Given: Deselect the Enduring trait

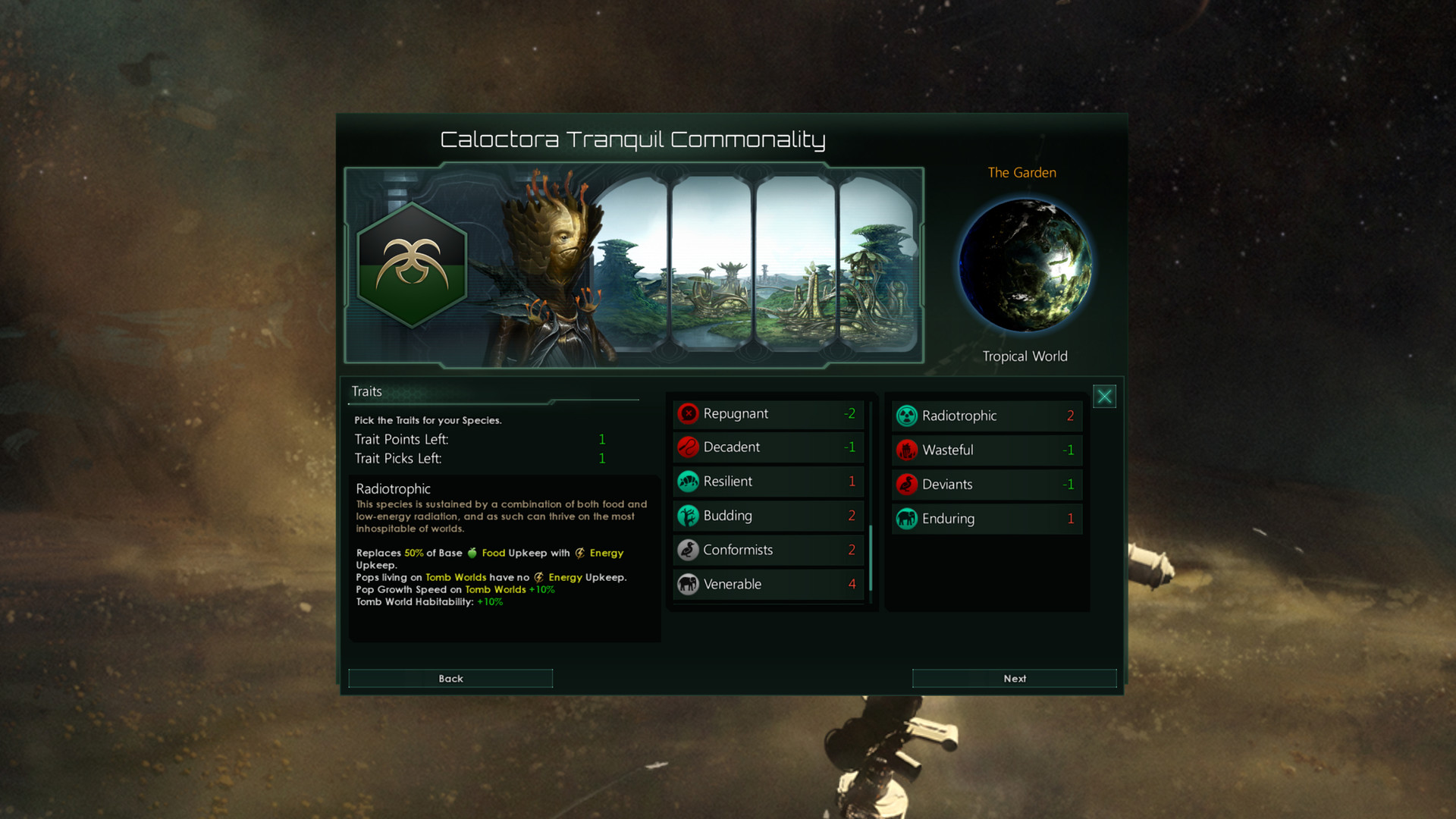Looking at the screenshot, I should (986, 519).
